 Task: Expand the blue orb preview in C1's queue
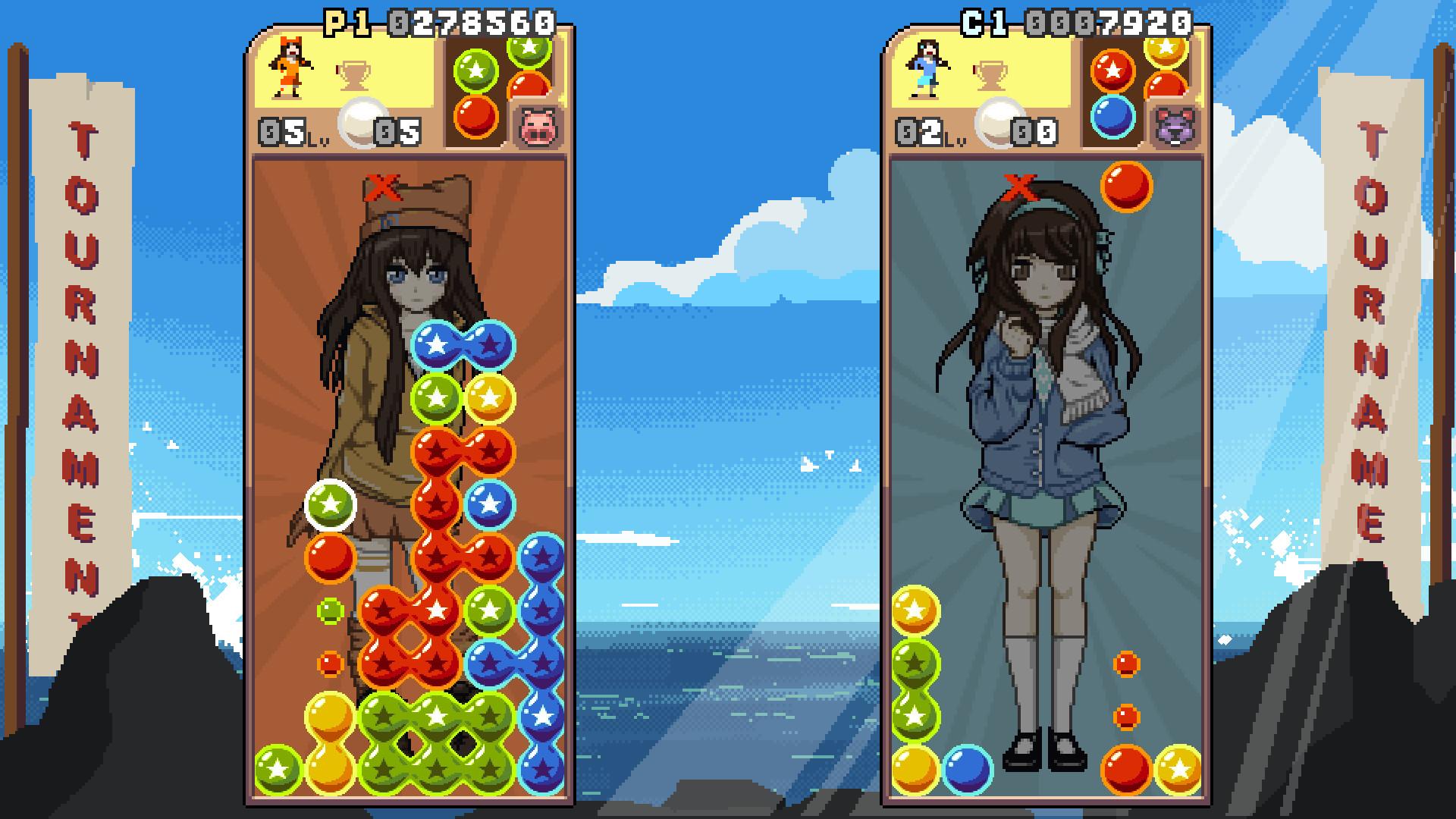1112,118
